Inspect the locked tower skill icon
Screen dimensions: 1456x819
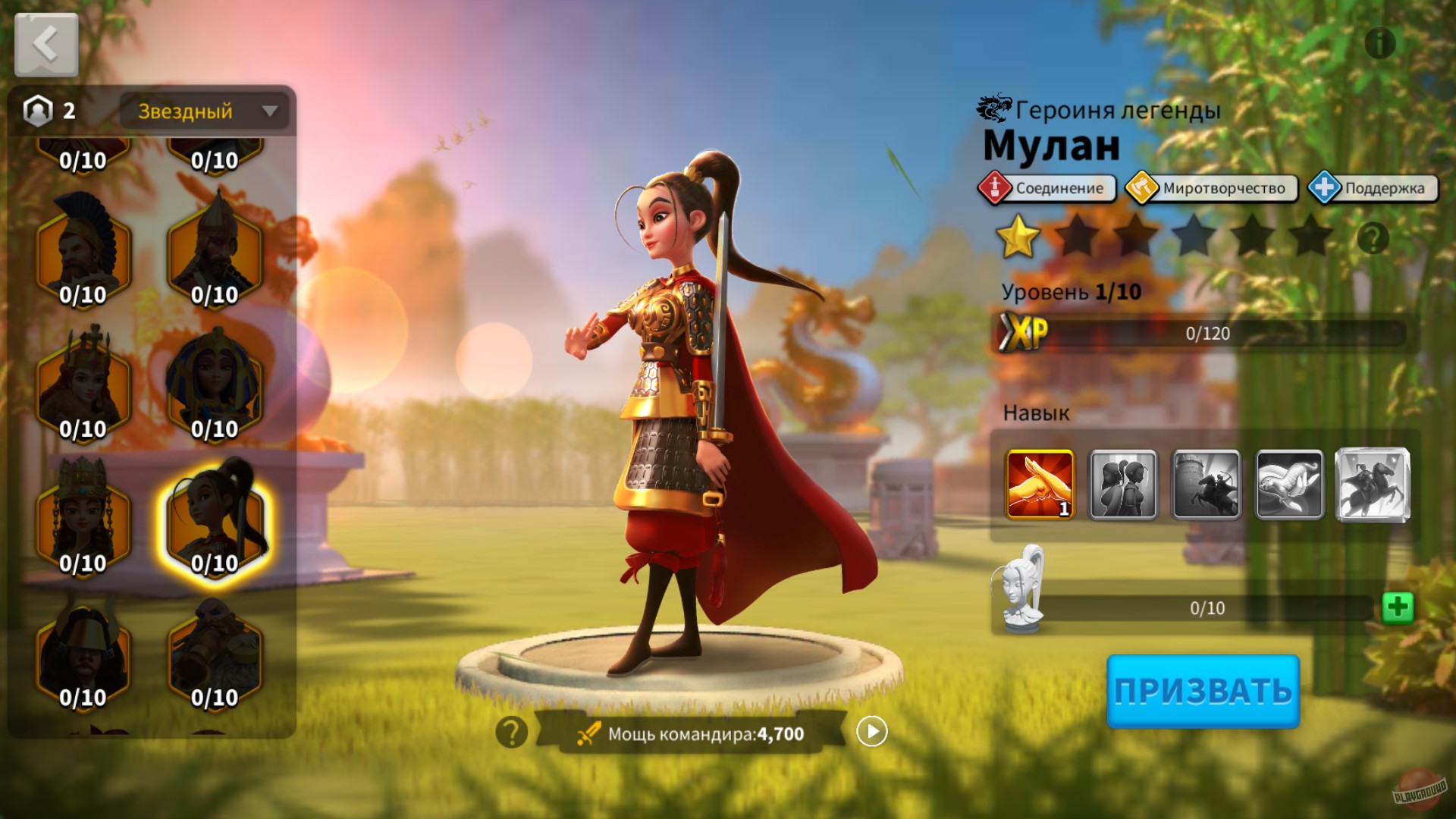pos(1207,483)
